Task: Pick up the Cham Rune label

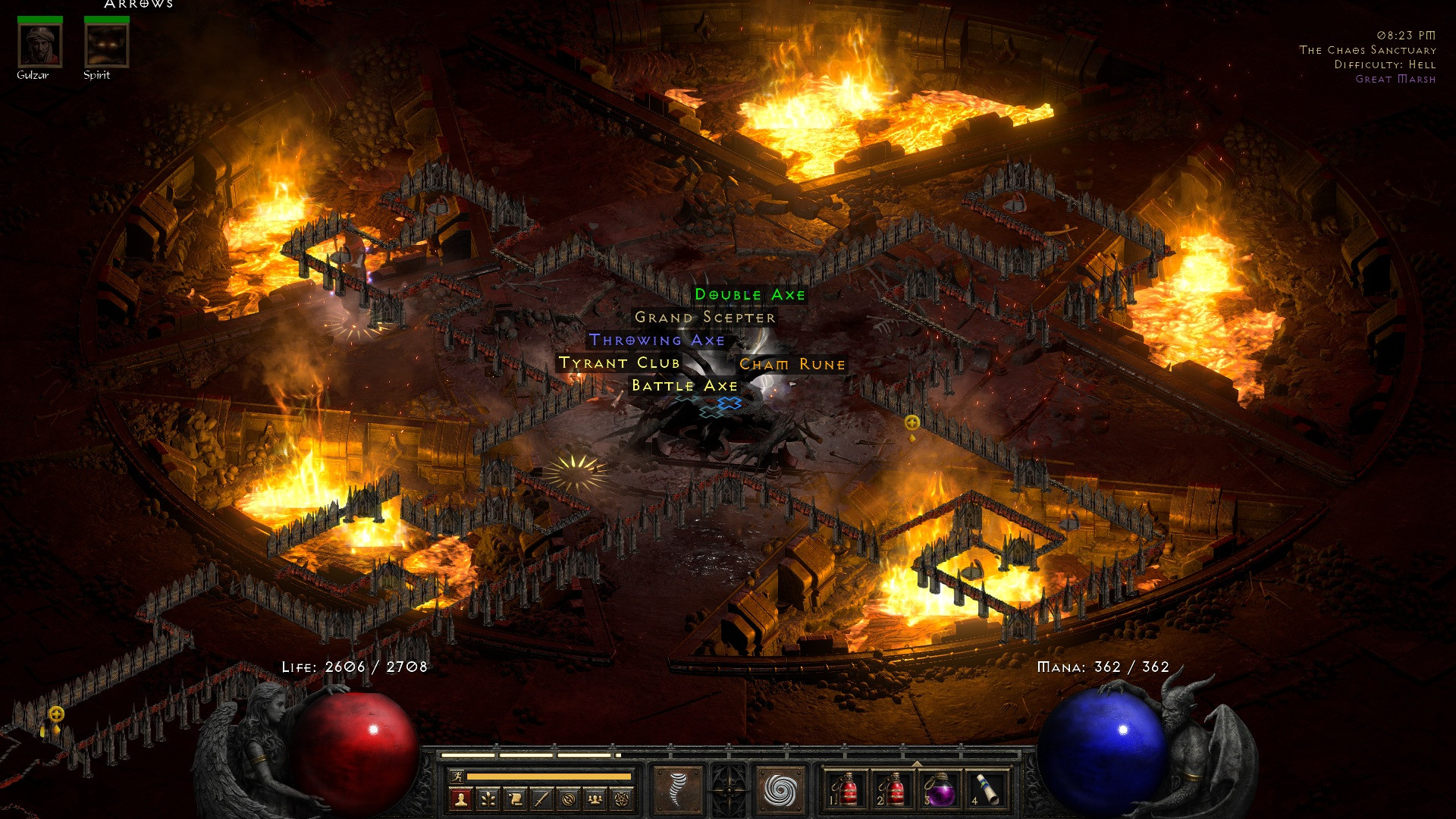Action: coord(792,365)
